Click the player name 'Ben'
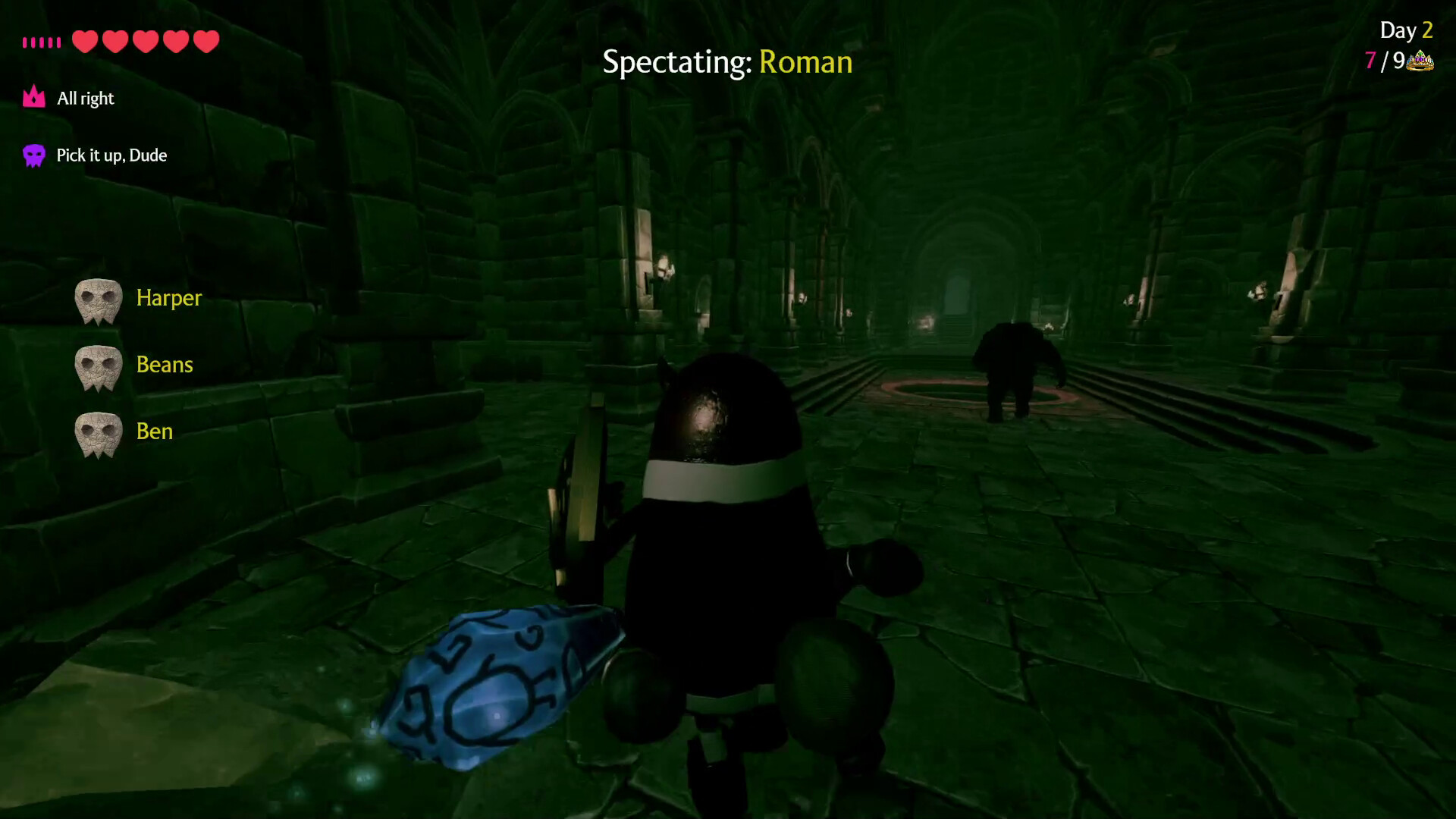1456x819 pixels. pos(155,431)
